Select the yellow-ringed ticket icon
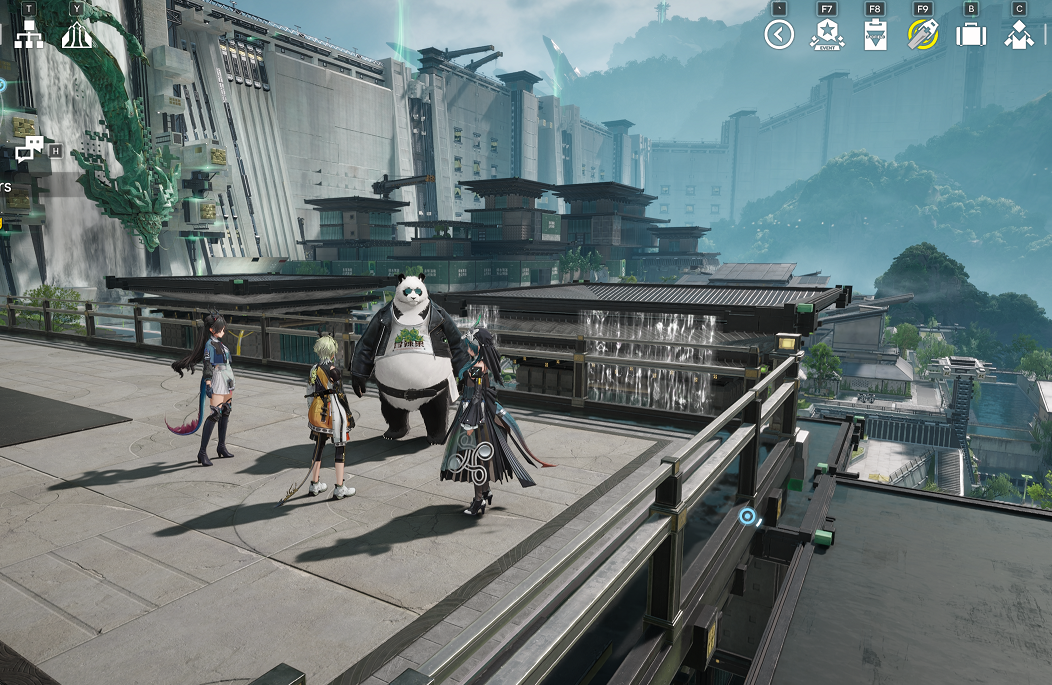The width and height of the screenshot is (1052, 685). 922,35
